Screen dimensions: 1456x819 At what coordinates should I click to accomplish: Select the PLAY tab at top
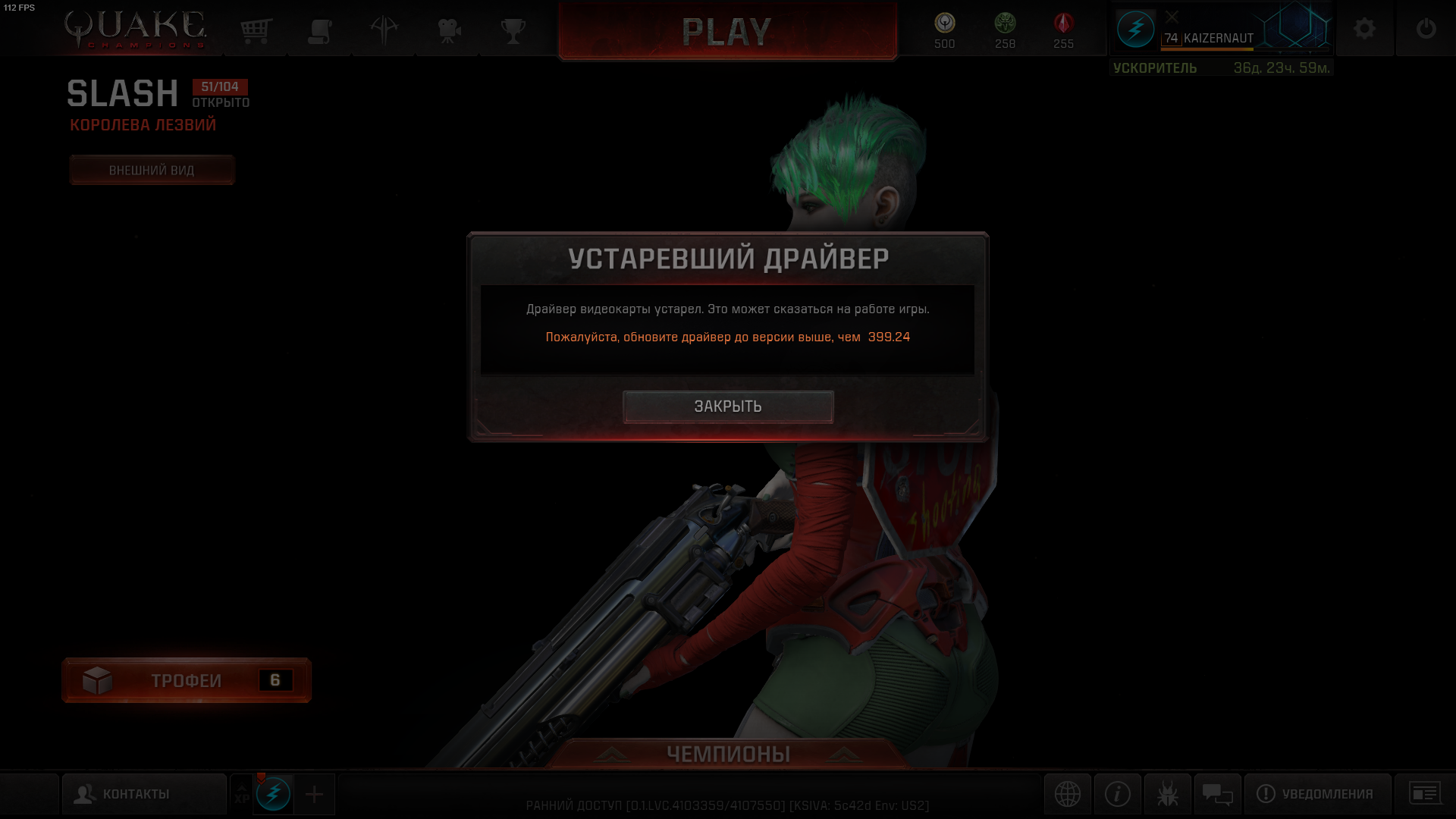[x=726, y=32]
